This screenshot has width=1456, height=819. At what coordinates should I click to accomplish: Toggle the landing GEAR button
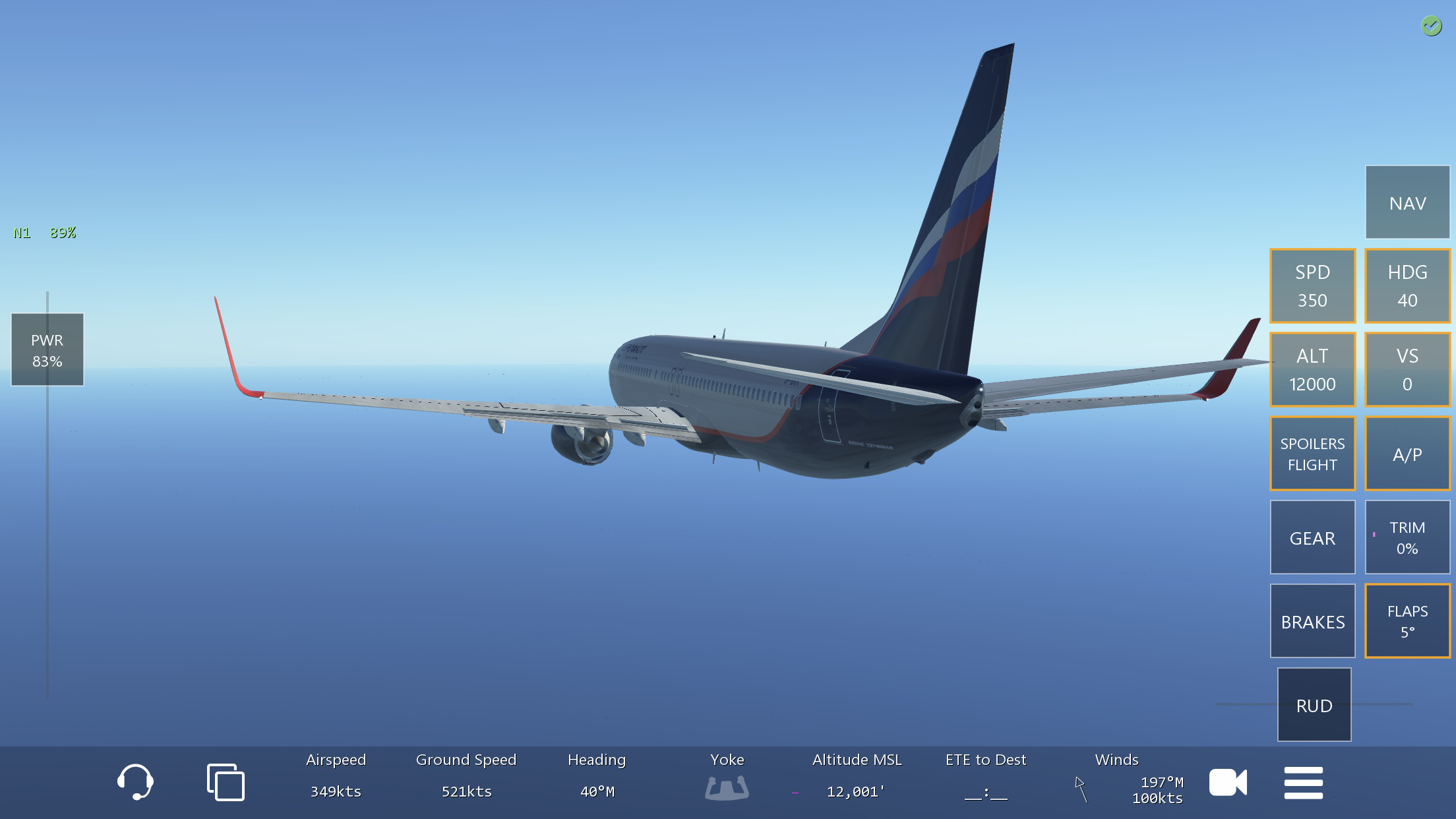[x=1312, y=537]
